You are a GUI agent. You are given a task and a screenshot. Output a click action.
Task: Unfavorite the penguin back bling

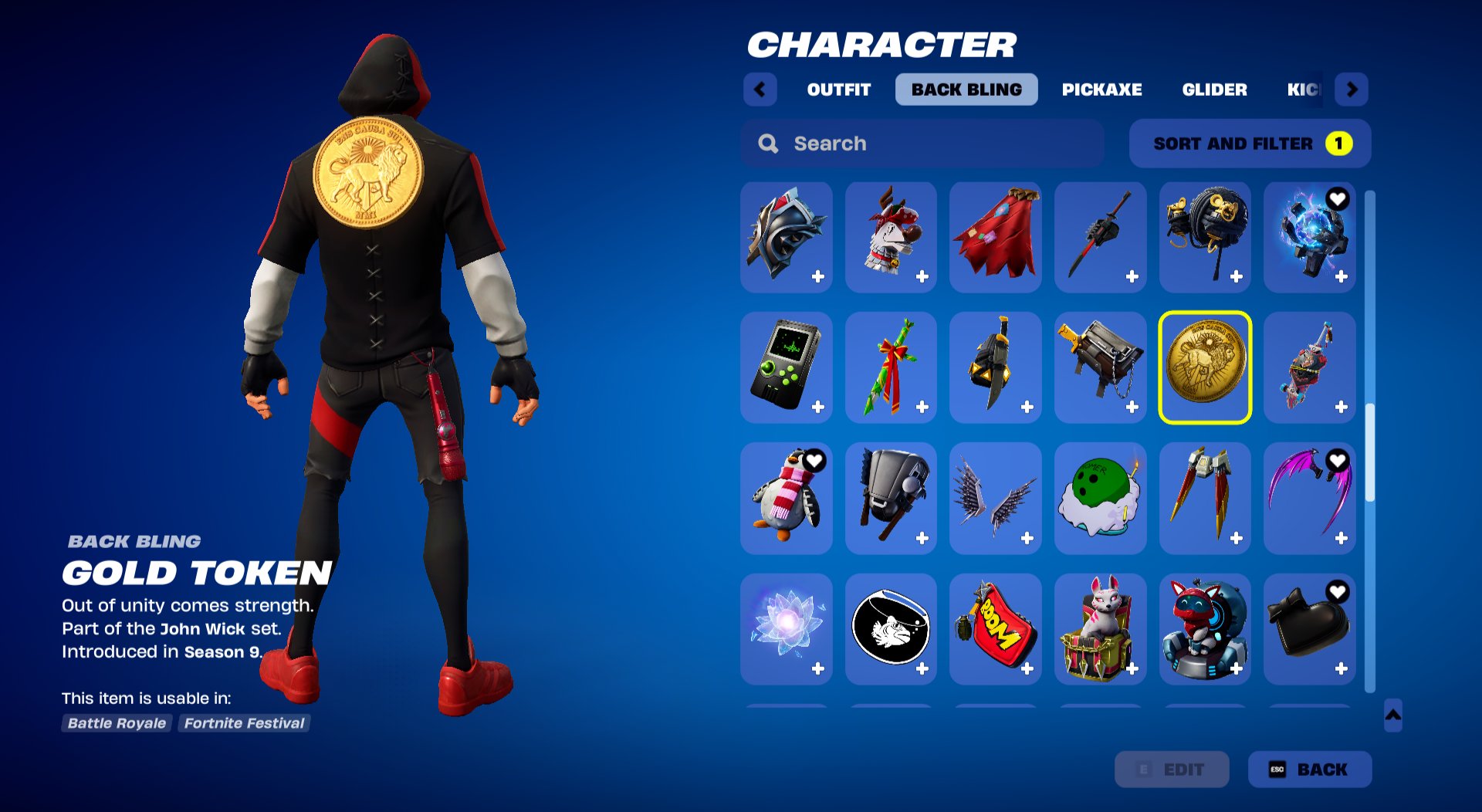pos(814,458)
